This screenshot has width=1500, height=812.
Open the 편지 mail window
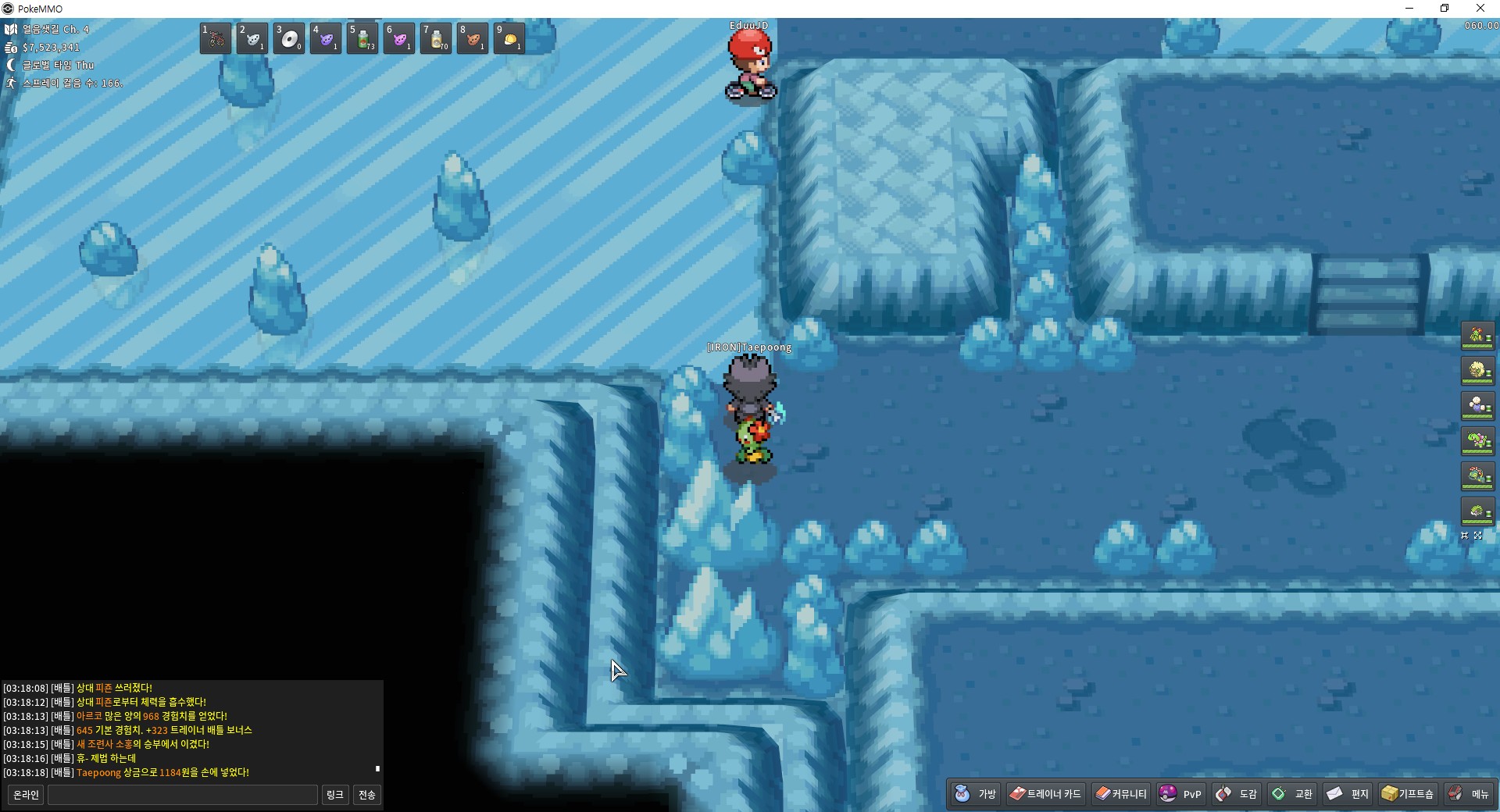tap(1348, 794)
